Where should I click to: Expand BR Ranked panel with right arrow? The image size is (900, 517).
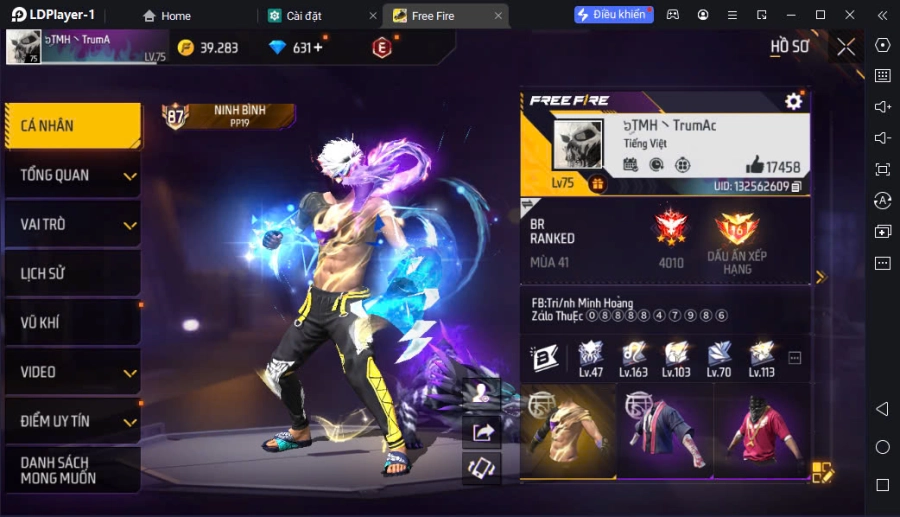click(821, 277)
